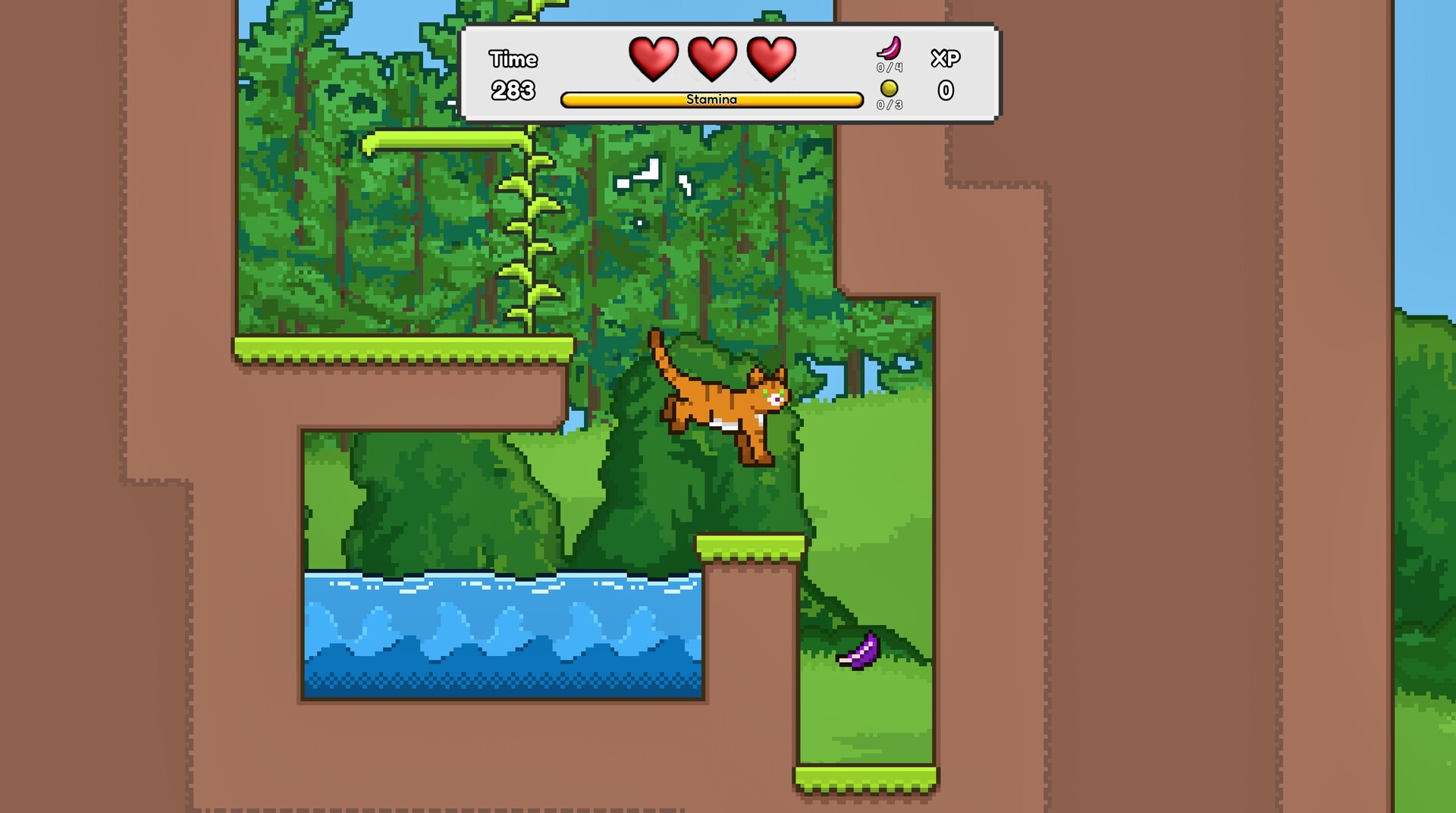The image size is (1456, 813).
Task: Select the first red heart
Action: pos(655,57)
